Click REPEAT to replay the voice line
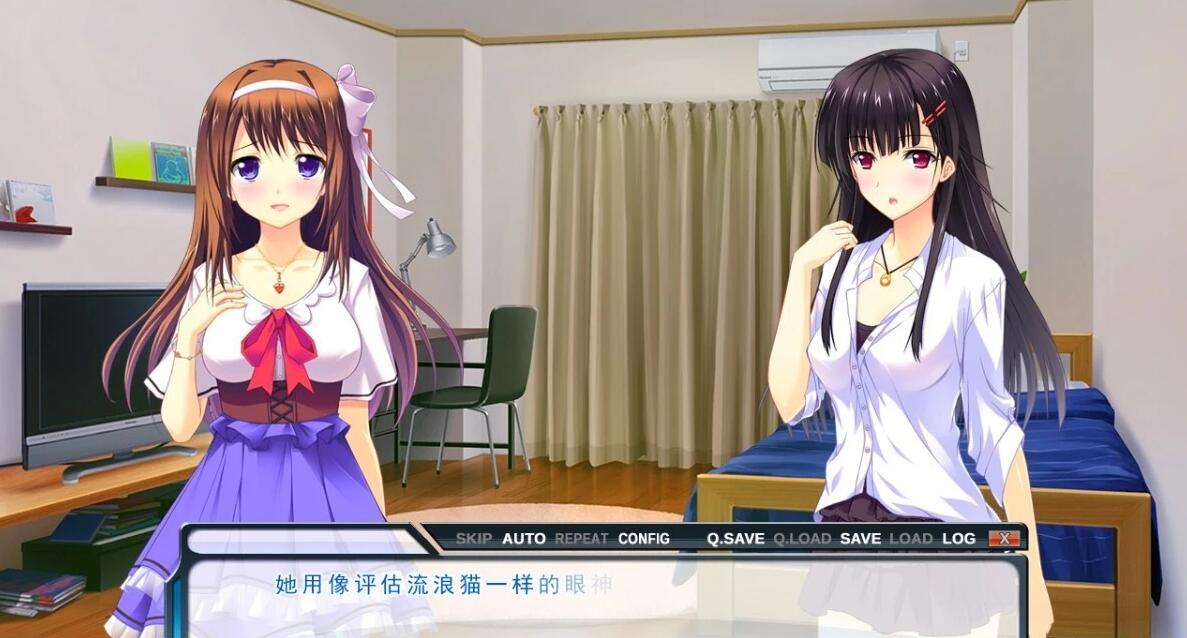Image resolution: width=1187 pixels, height=638 pixels. [x=581, y=538]
